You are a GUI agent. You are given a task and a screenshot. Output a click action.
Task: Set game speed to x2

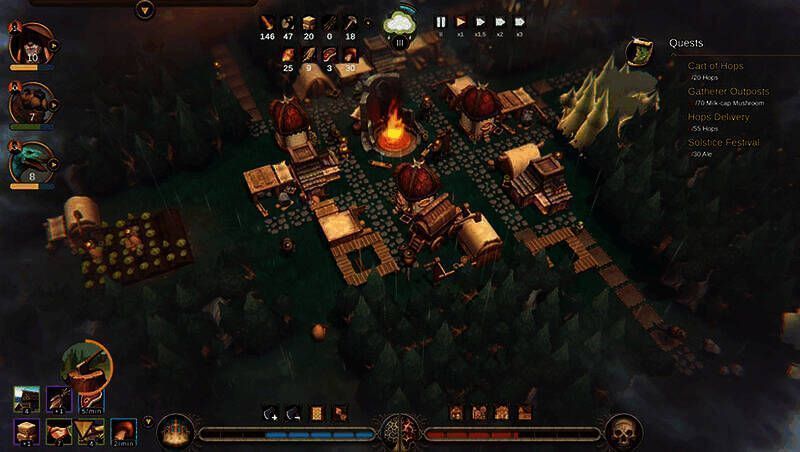point(501,21)
